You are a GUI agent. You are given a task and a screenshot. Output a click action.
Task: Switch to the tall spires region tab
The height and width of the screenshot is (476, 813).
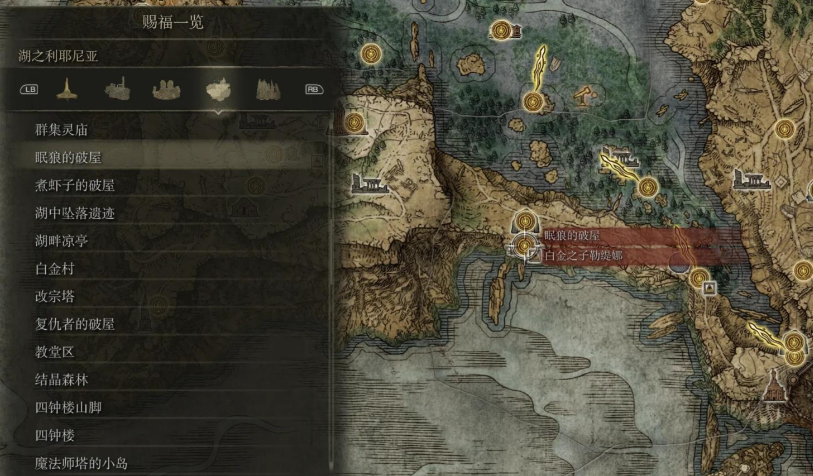click(267, 90)
